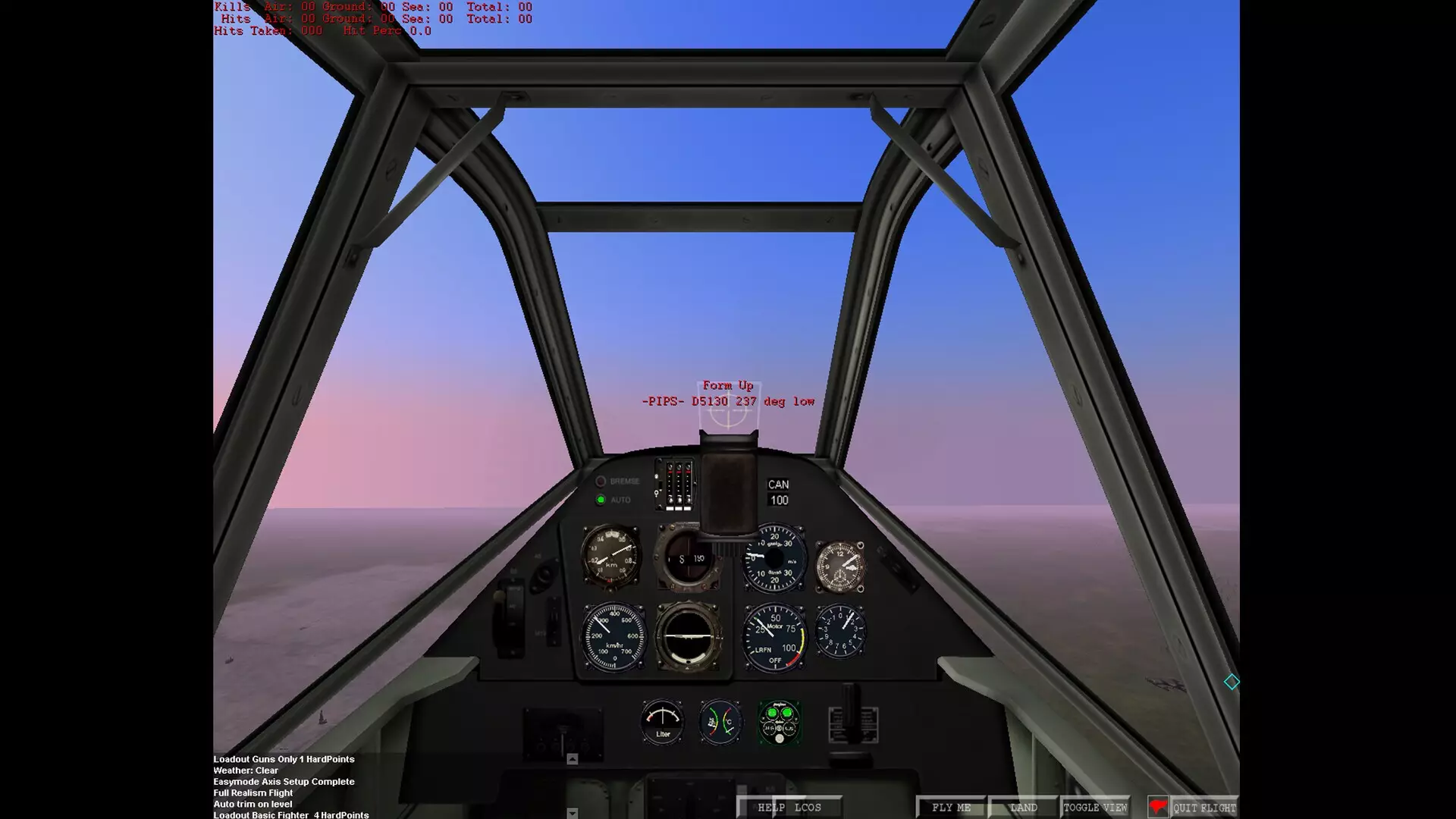Click the altimeter km gauge
Screen dimensions: 1456x819
(x=610, y=557)
